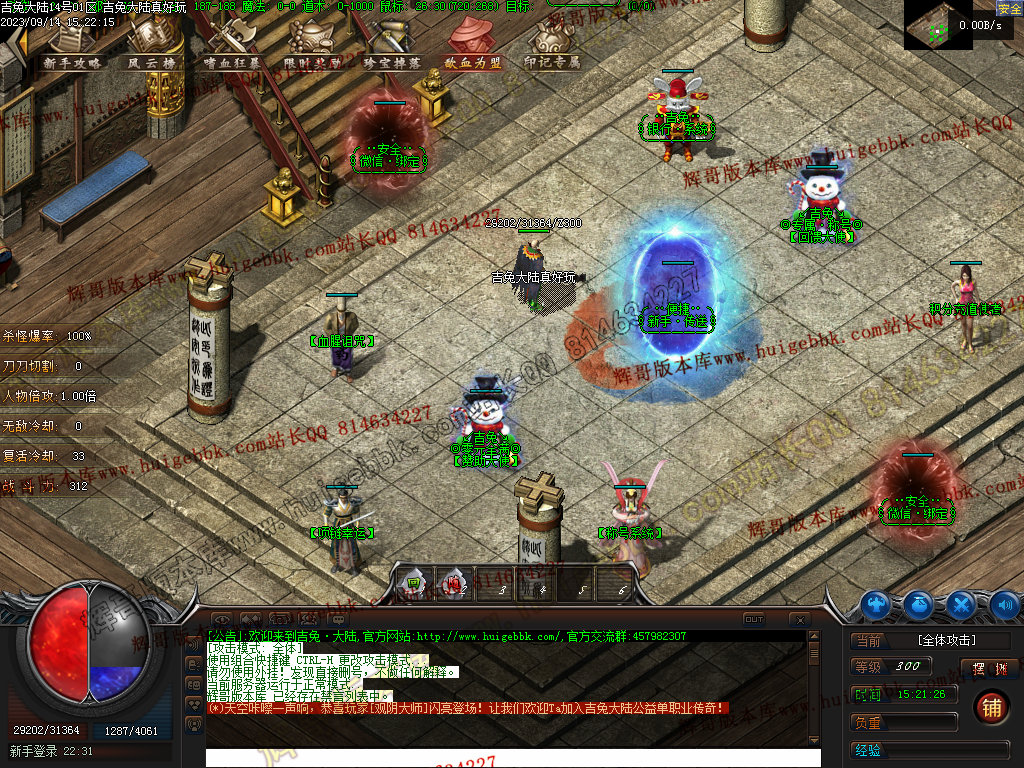Click the white chat input field

coord(512,757)
